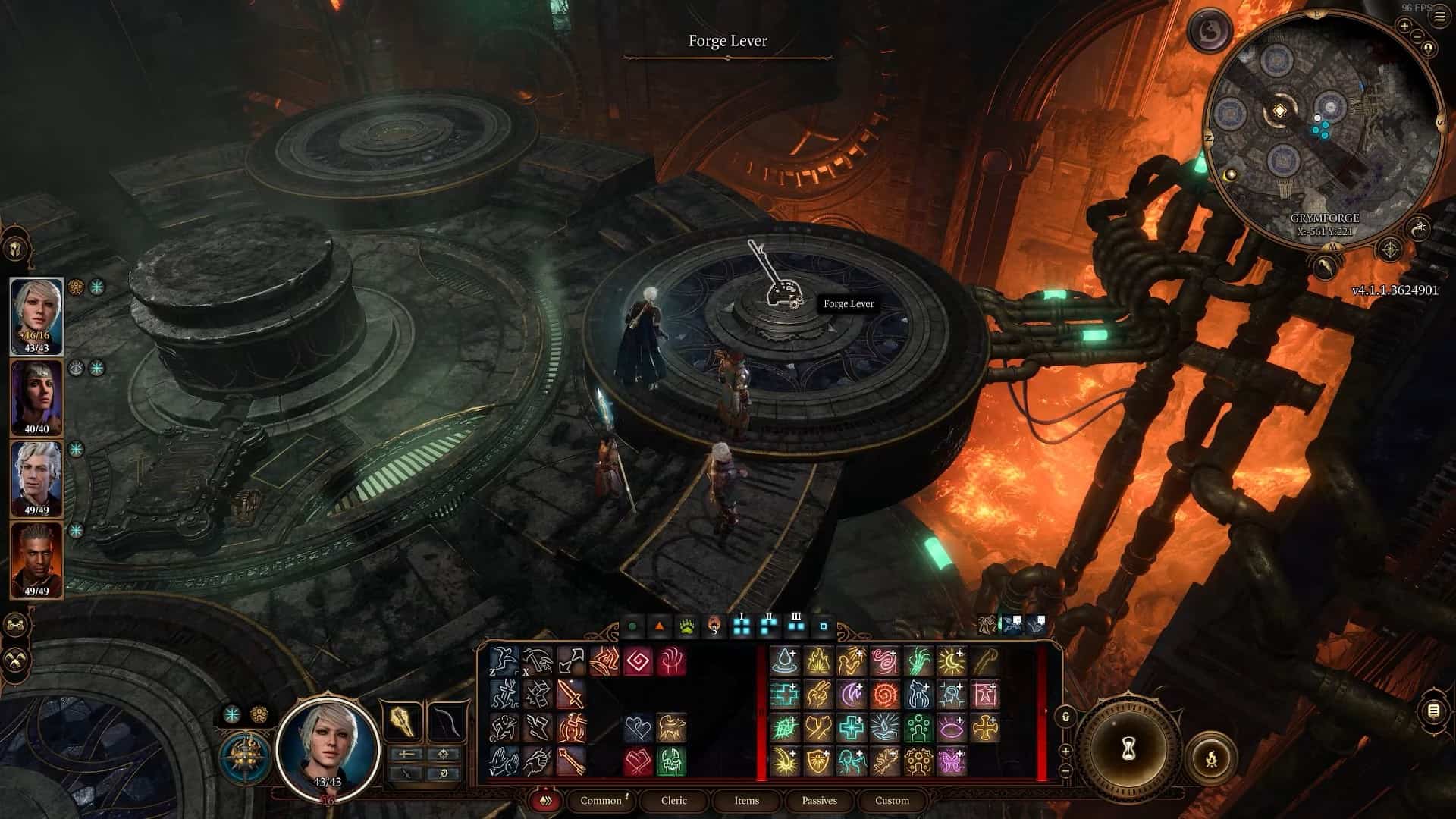The height and width of the screenshot is (819, 1456).
Task: Select the dark-haired companion portrait with circlet
Action: (36, 396)
